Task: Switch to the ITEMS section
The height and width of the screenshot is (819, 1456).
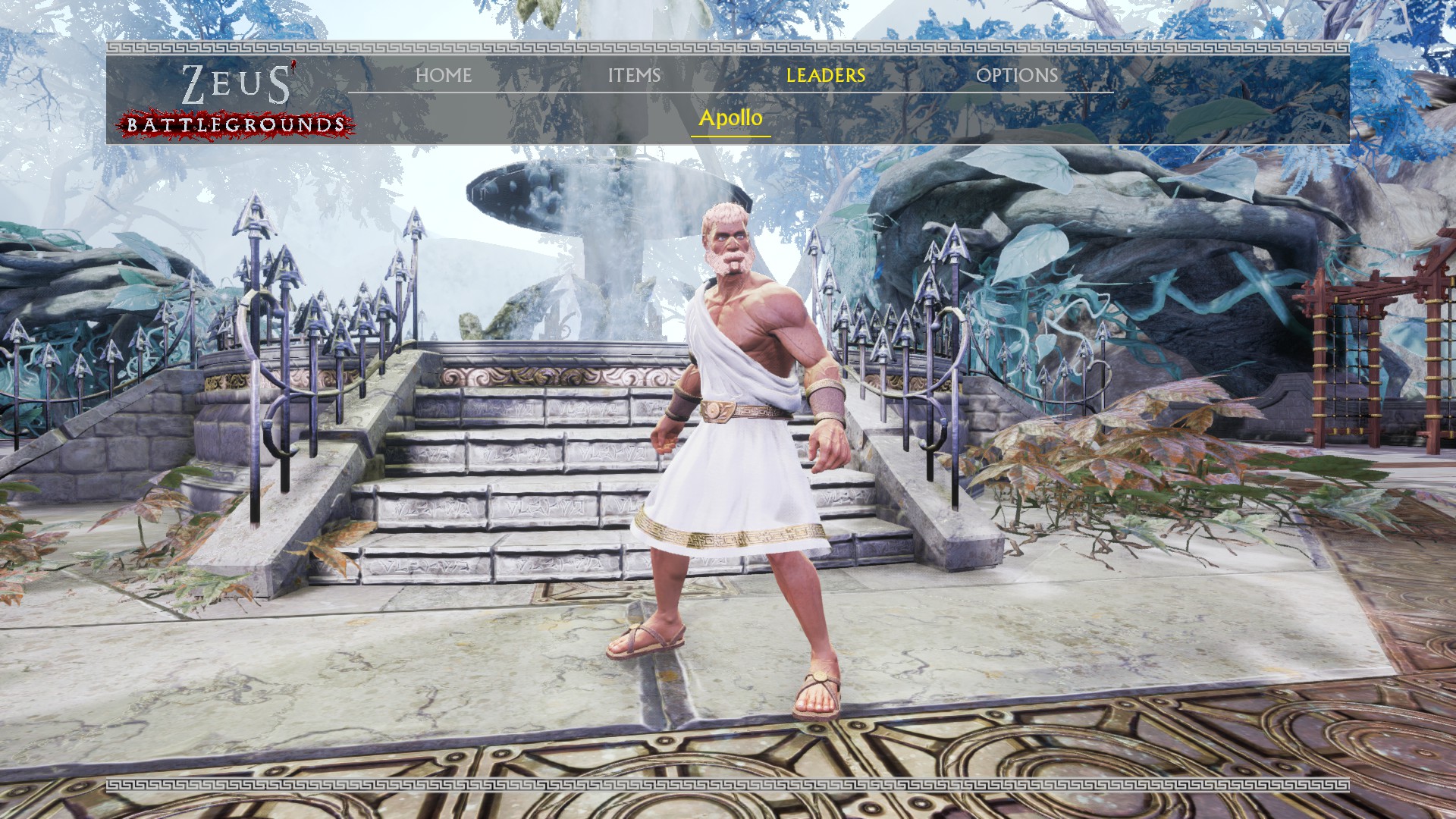Action: tap(634, 76)
